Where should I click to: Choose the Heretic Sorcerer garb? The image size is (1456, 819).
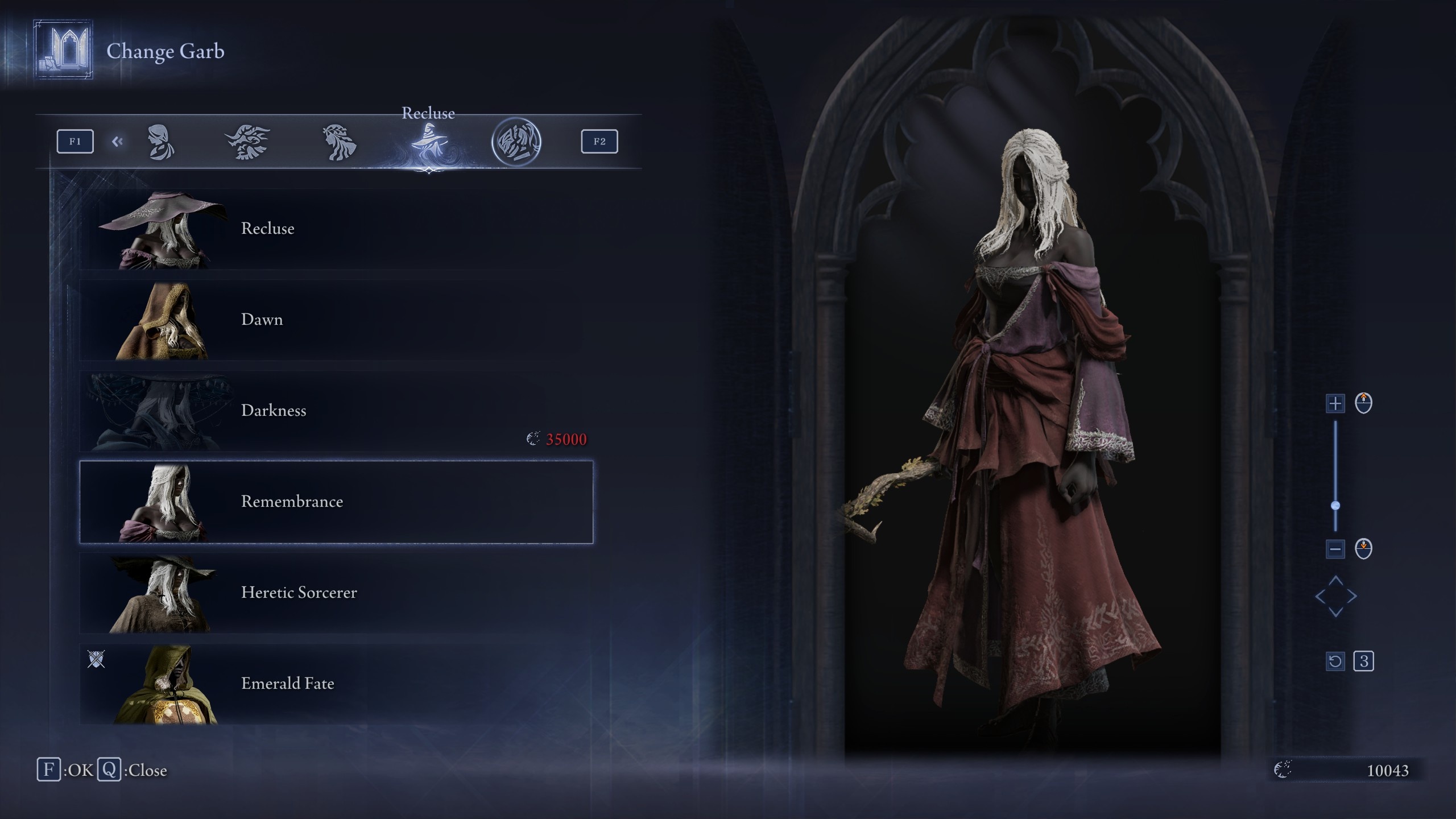click(336, 593)
